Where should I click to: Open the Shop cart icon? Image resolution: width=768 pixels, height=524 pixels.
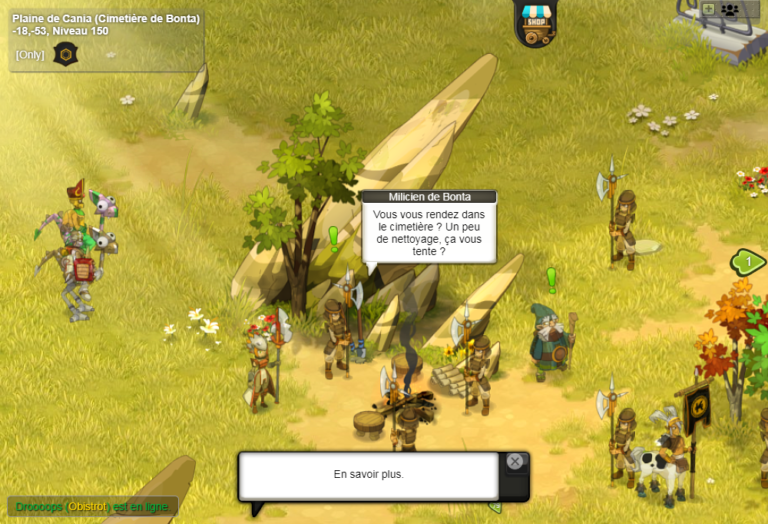(536, 24)
